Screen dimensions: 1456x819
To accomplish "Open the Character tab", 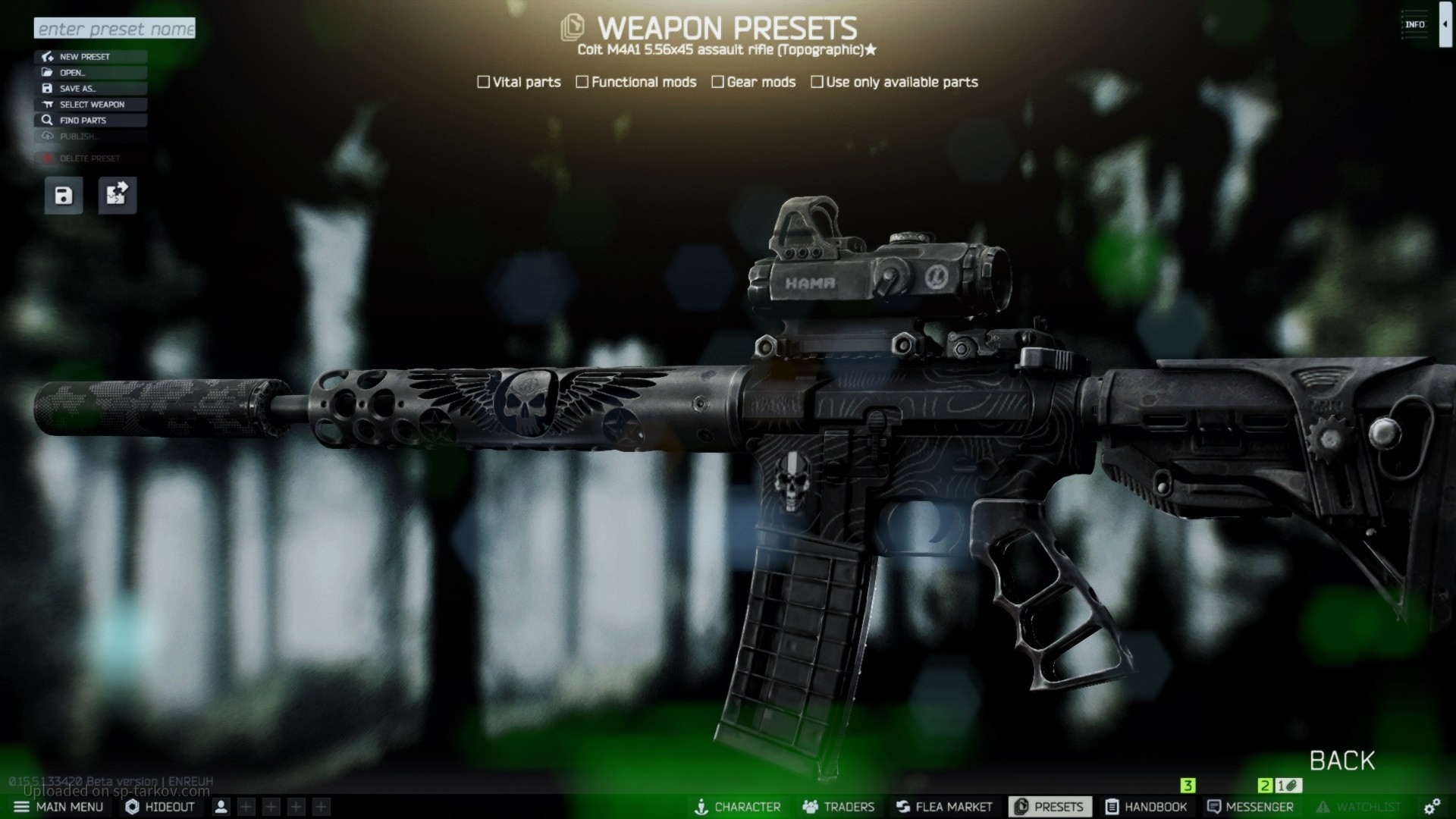I will coord(737,807).
